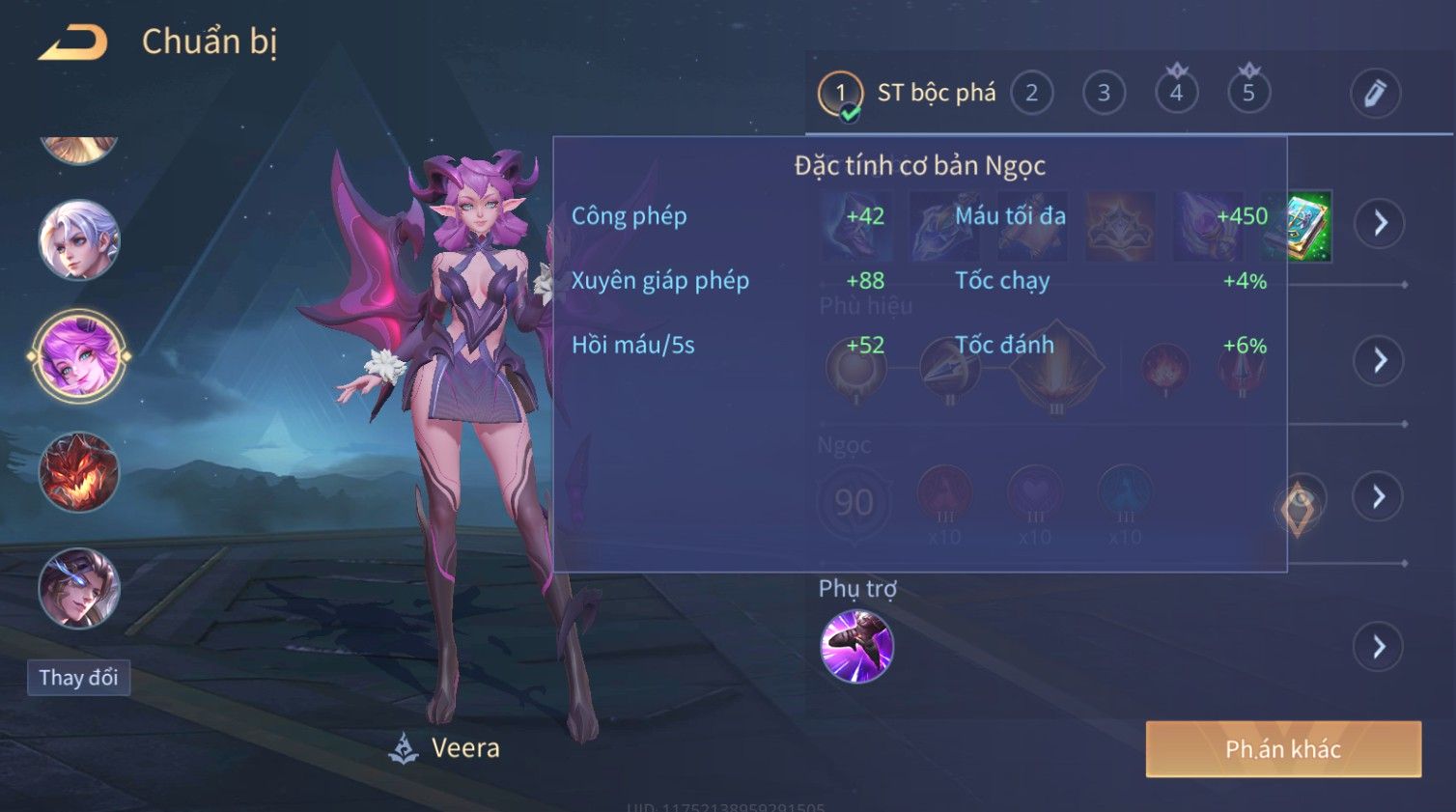Open the Phù hiệu details arrow
Image resolution: width=1456 pixels, height=812 pixels.
tap(1380, 360)
